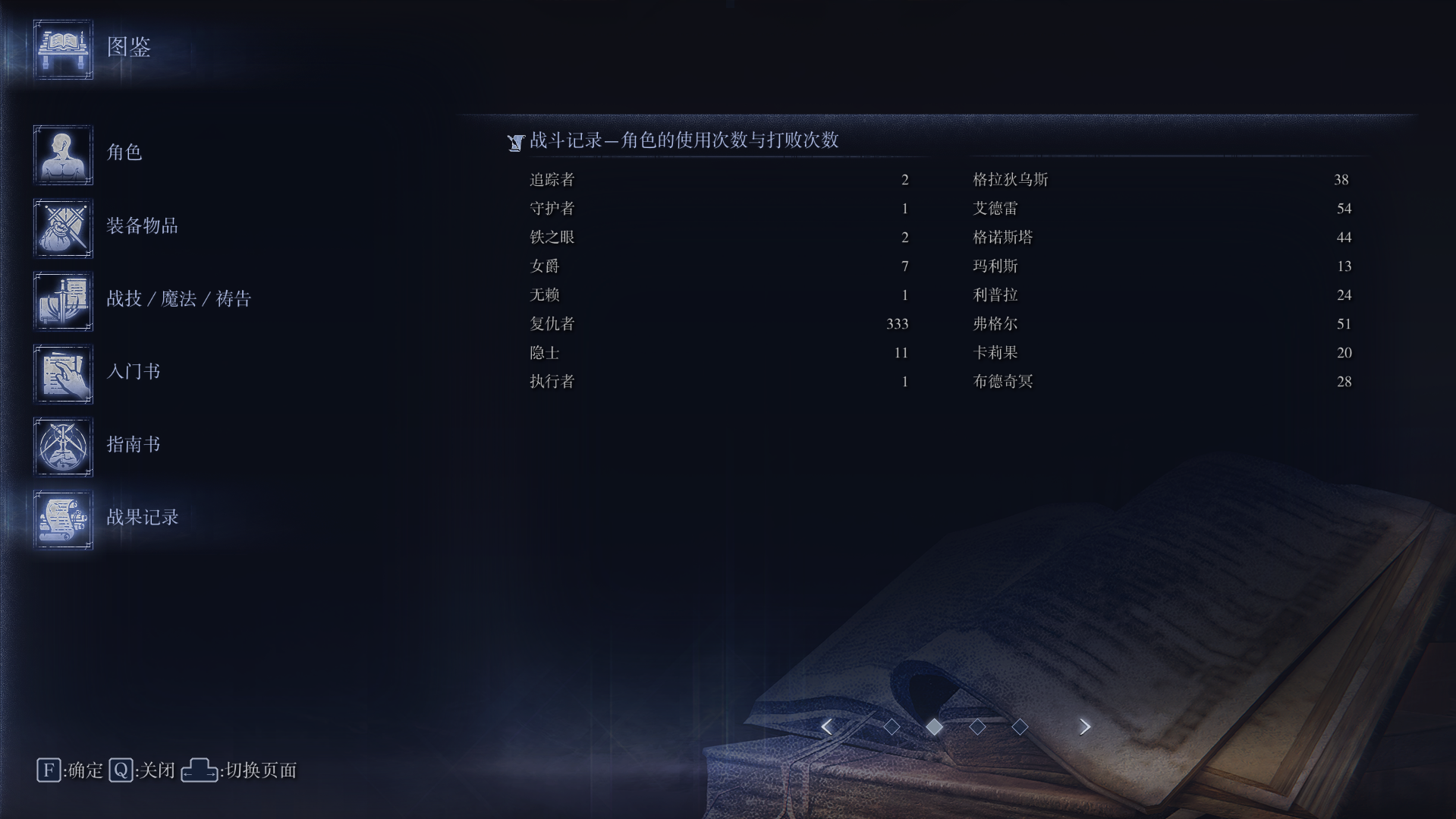Switch to the 战果记录 sidebar tab
The height and width of the screenshot is (819, 1456).
tap(143, 518)
